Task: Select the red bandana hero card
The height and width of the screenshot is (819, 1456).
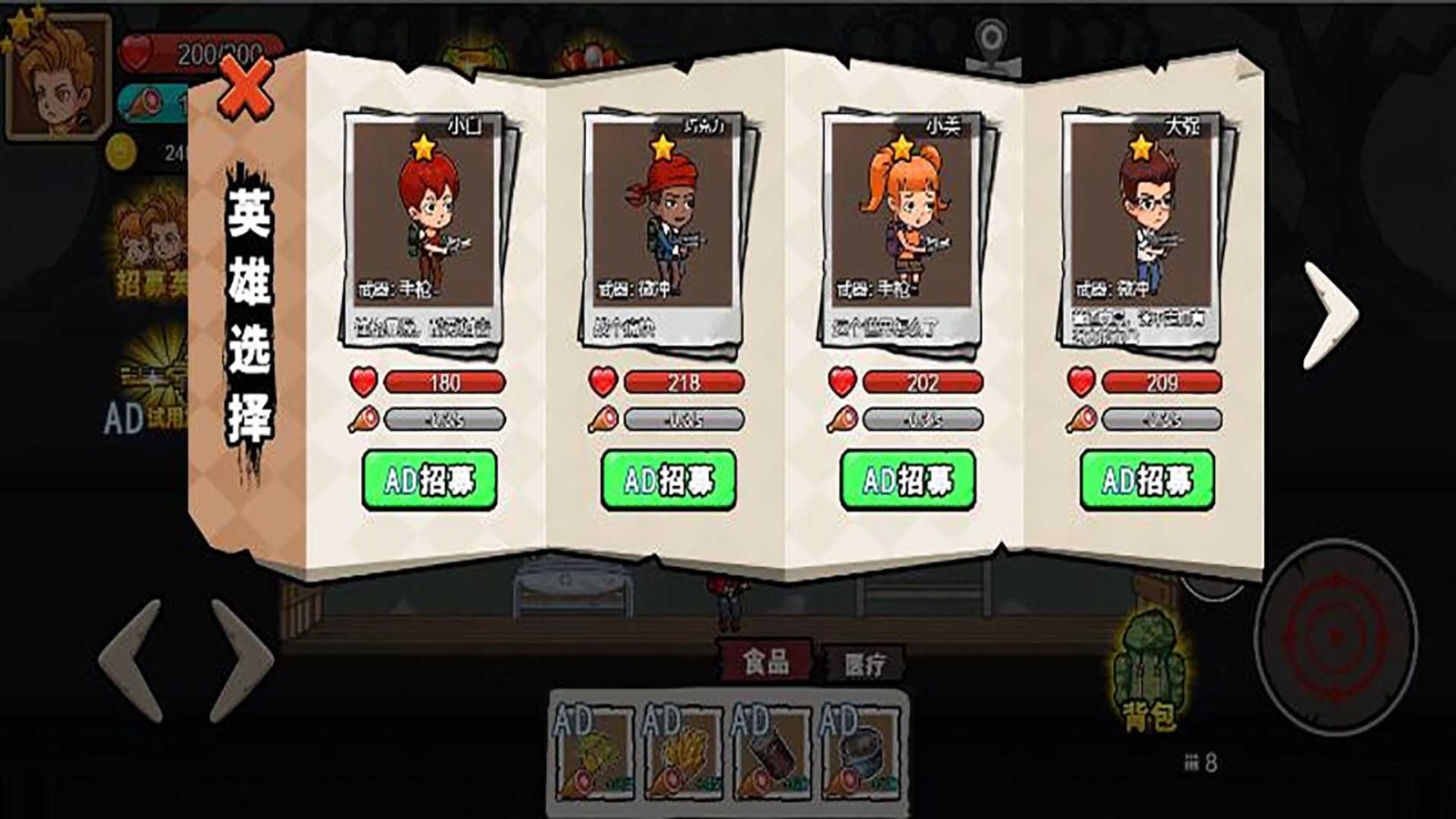Action: coord(664,227)
